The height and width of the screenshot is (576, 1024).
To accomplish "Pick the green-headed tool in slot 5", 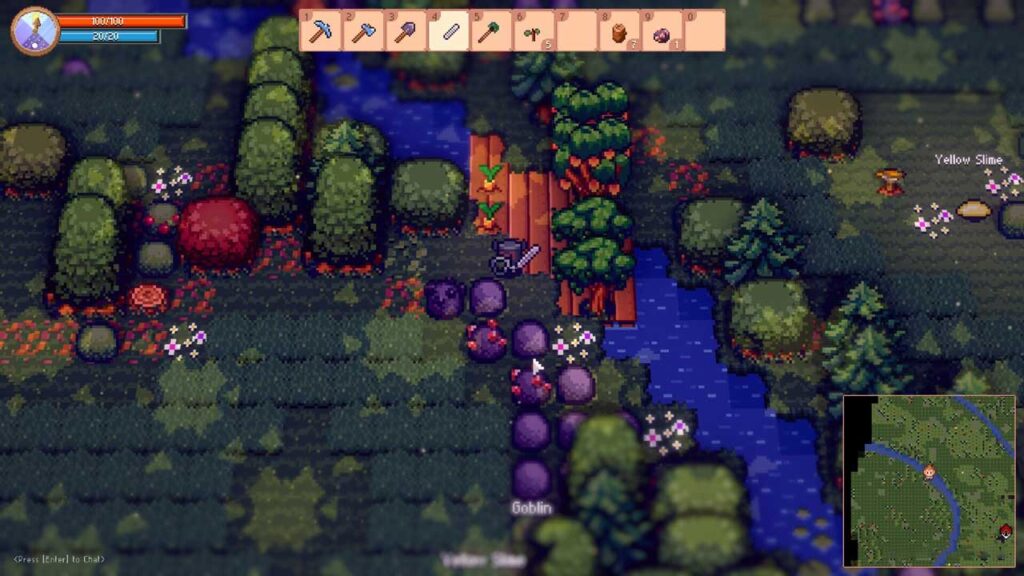I will pos(491,31).
